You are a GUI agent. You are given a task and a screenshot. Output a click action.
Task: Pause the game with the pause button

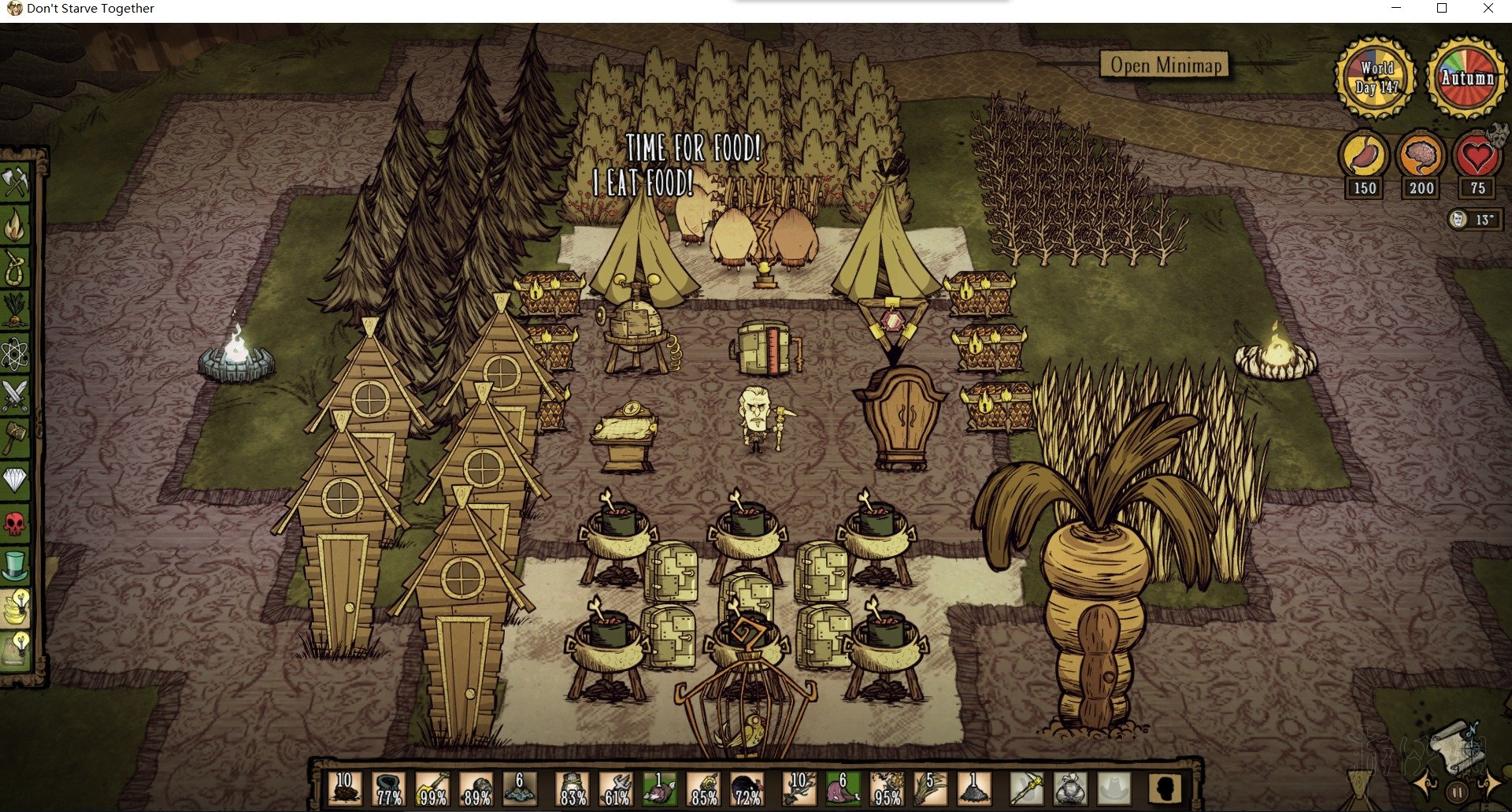[x=1458, y=792]
